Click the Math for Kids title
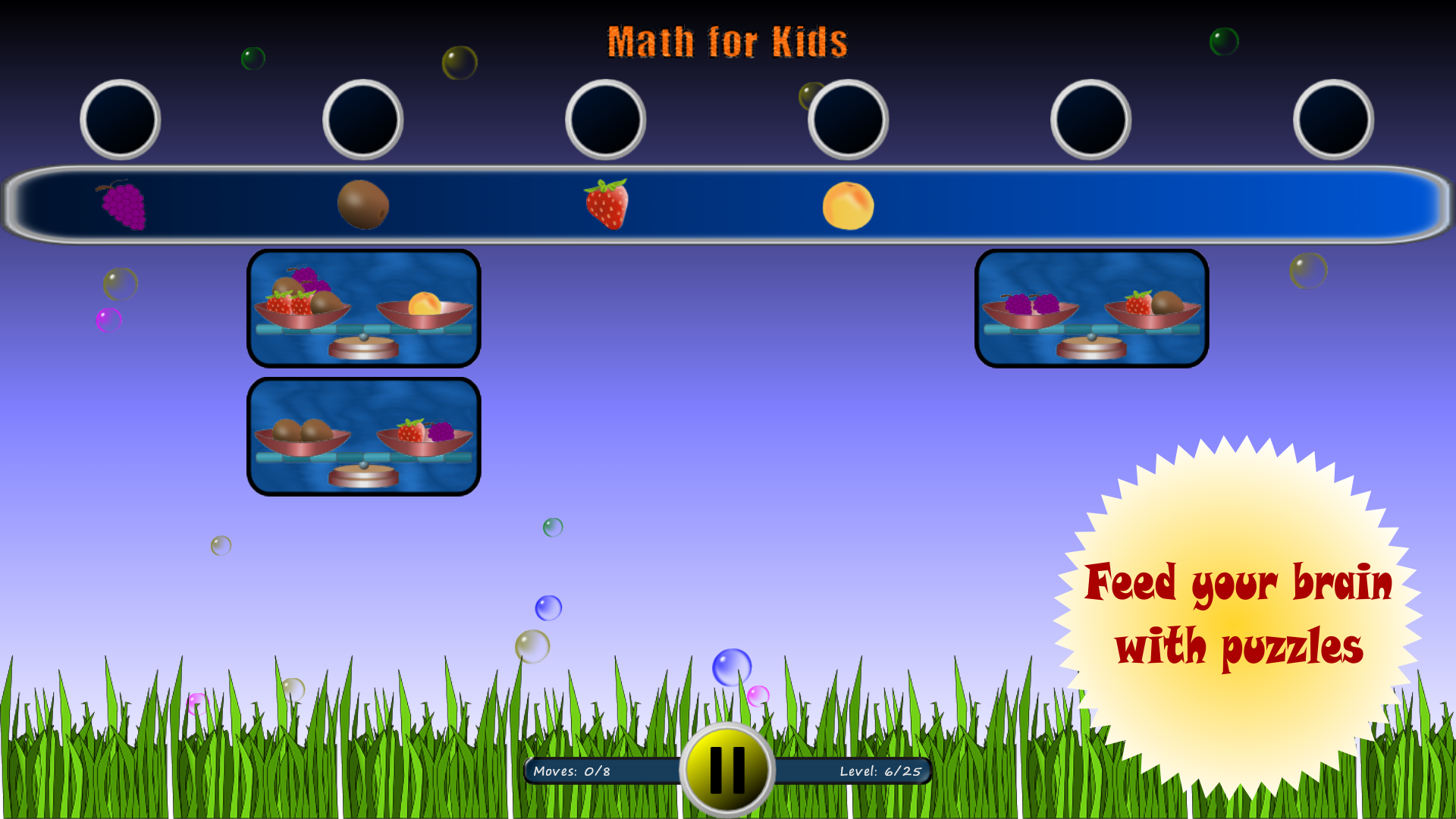 [x=729, y=42]
